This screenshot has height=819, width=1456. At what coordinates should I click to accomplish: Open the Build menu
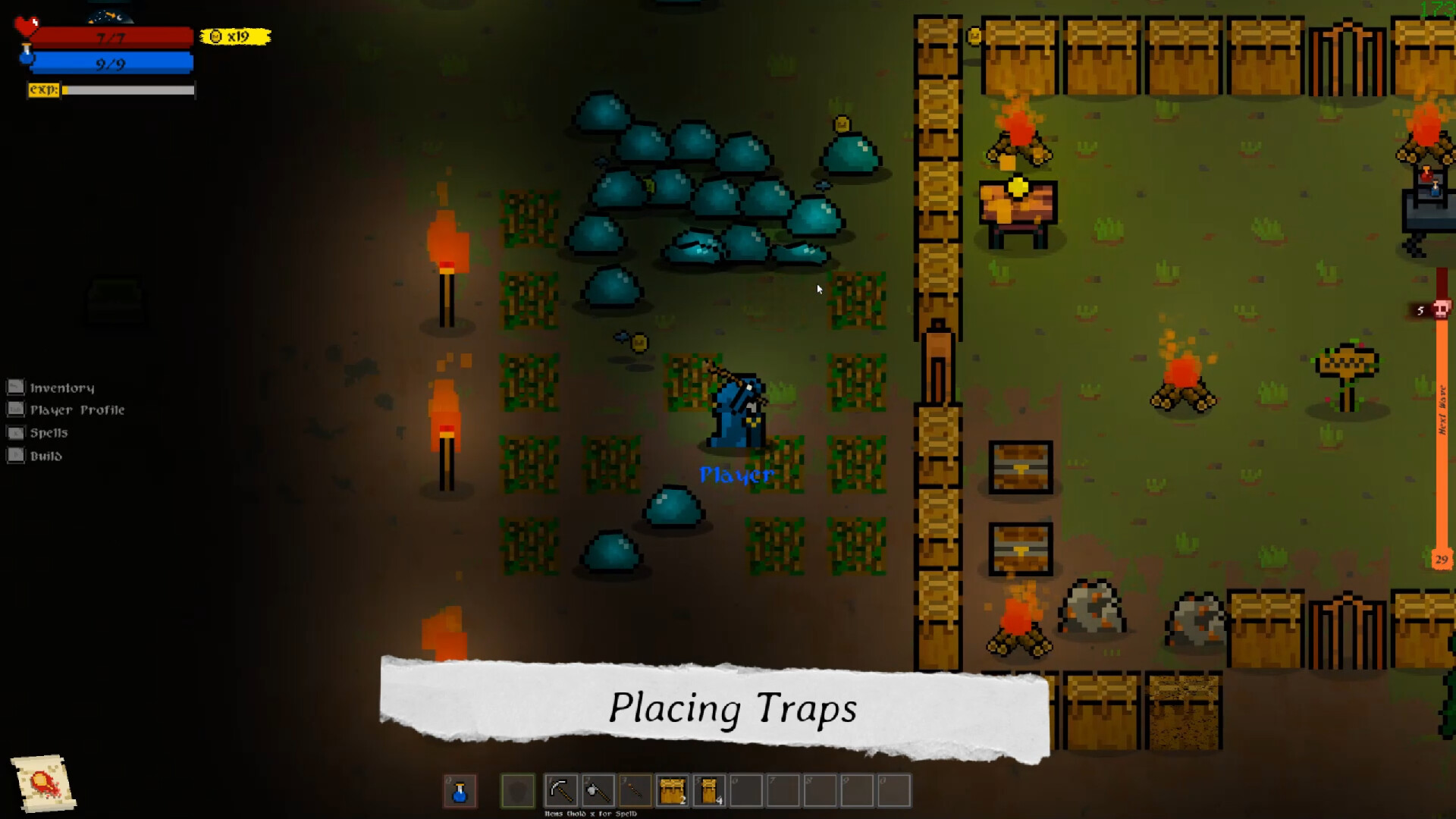[x=45, y=455]
